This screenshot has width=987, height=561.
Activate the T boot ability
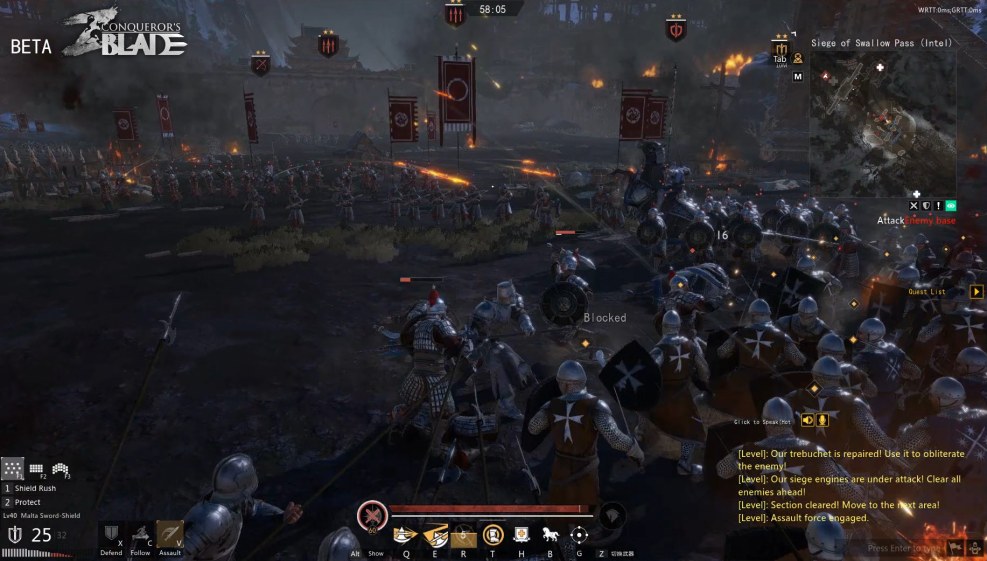pos(492,535)
